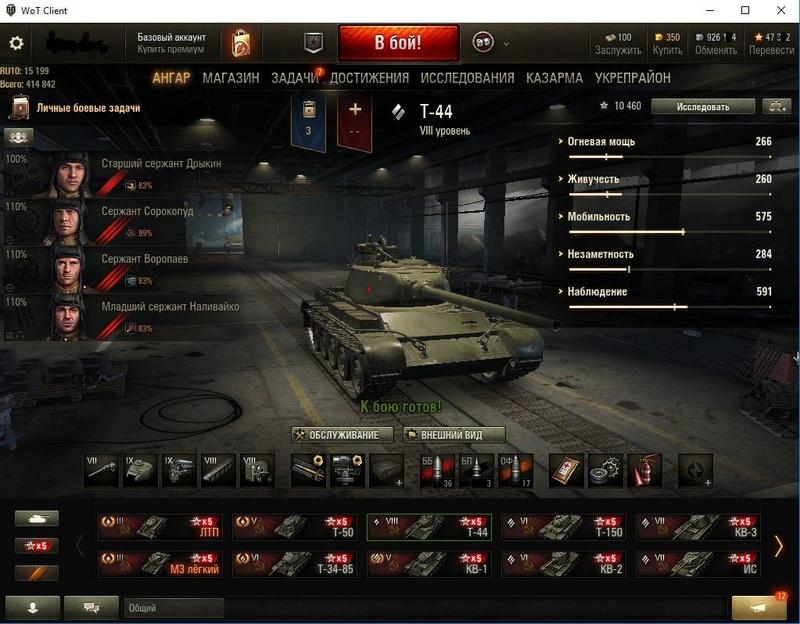This screenshot has width=800, height=624.
Task: Open the ИССЛЕДОВАНИЯ tab
Action: click(x=467, y=78)
